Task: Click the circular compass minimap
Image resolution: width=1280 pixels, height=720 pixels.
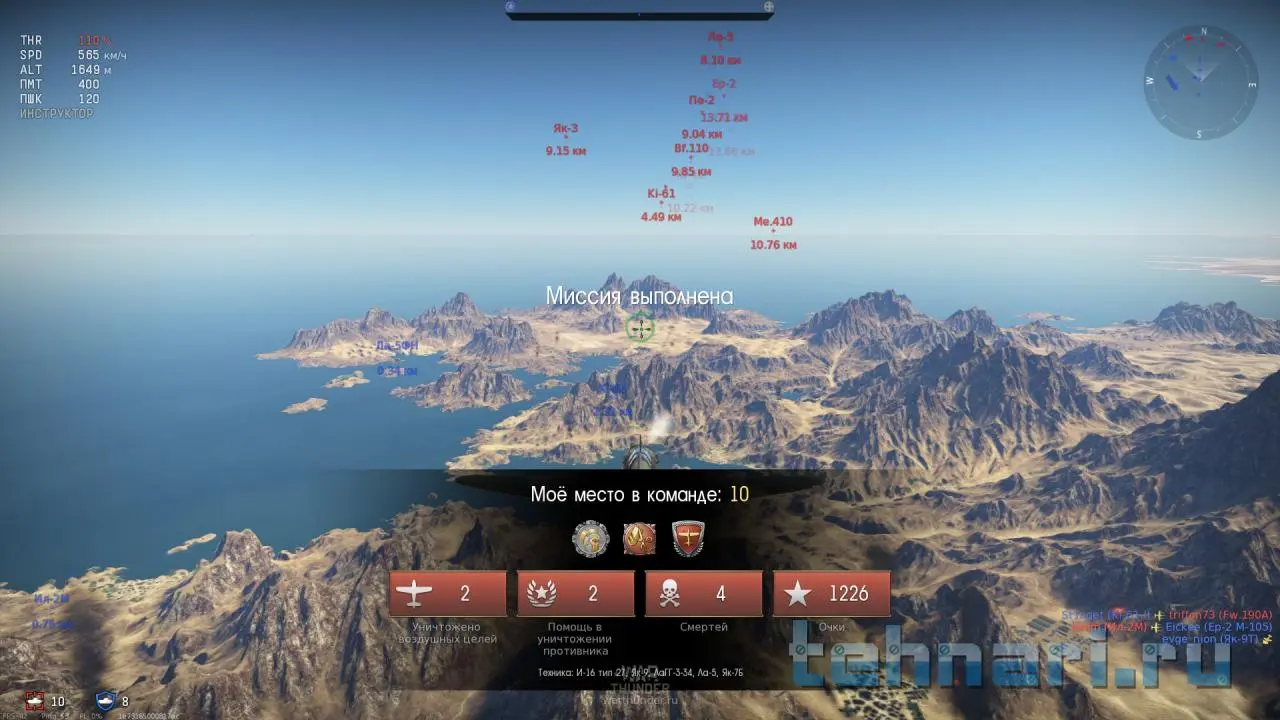Action: click(1200, 82)
